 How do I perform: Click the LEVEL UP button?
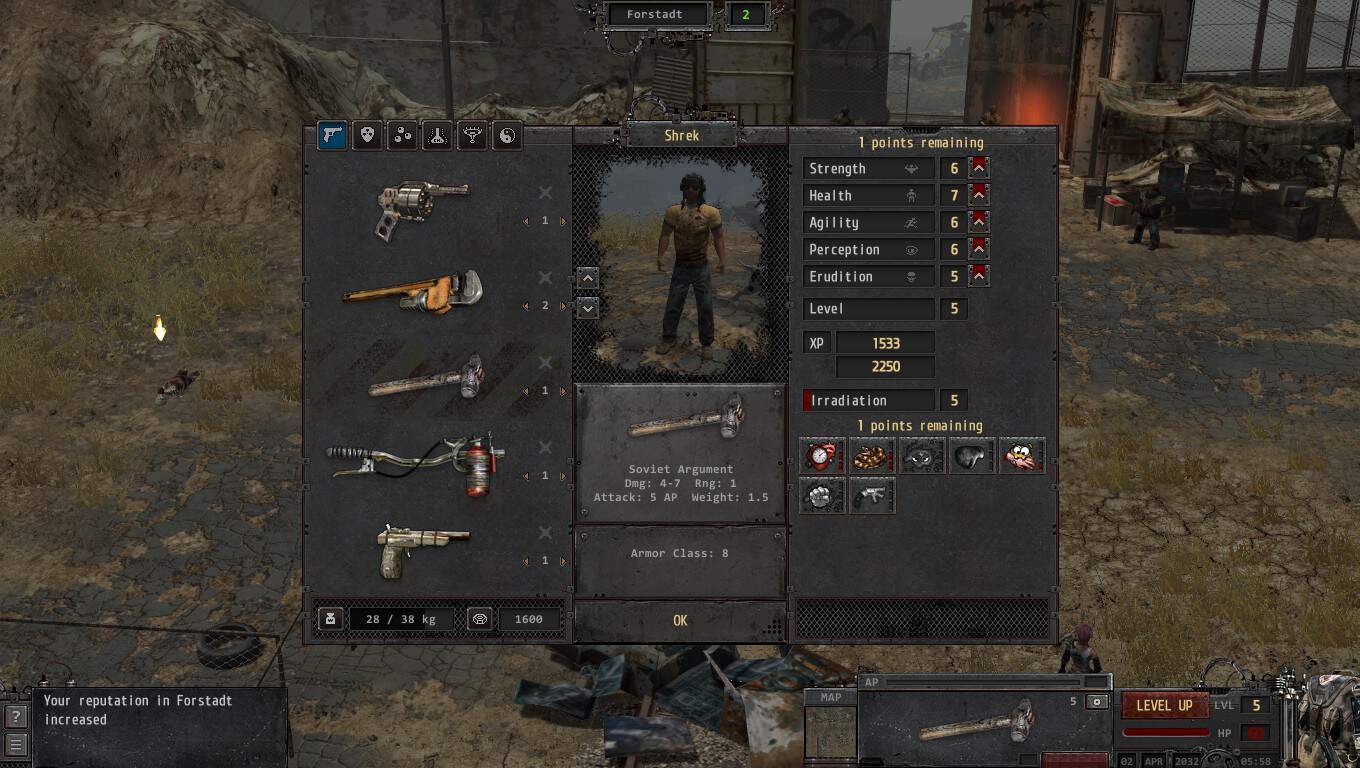(1163, 706)
